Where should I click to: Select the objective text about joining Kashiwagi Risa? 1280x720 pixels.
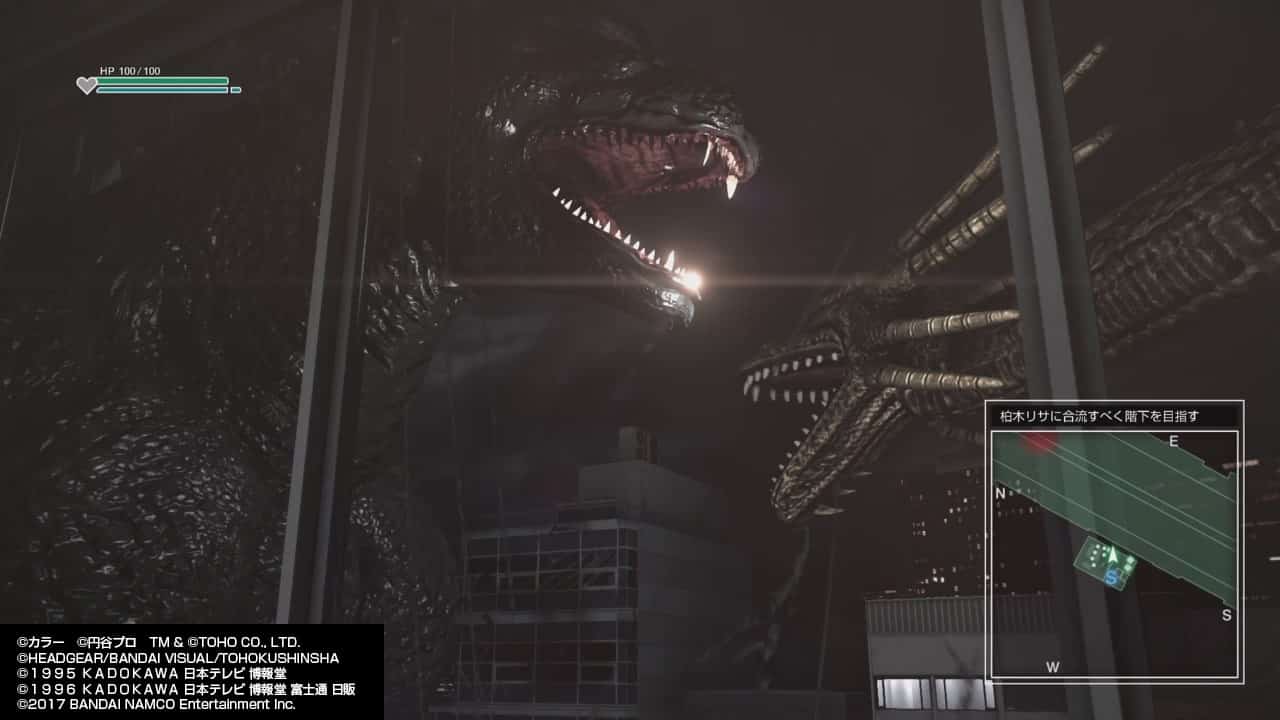click(x=1092, y=415)
